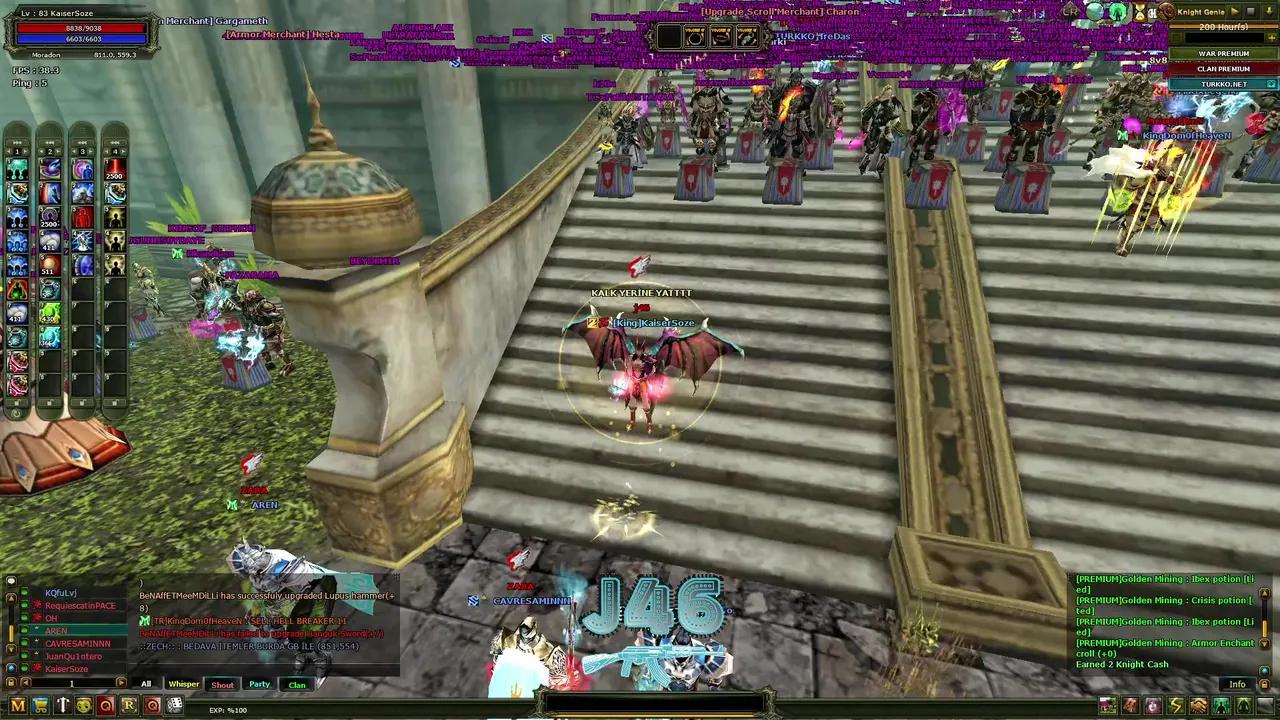Open the M menu icon on the taskbar
1280x720 pixels.
click(x=17, y=705)
